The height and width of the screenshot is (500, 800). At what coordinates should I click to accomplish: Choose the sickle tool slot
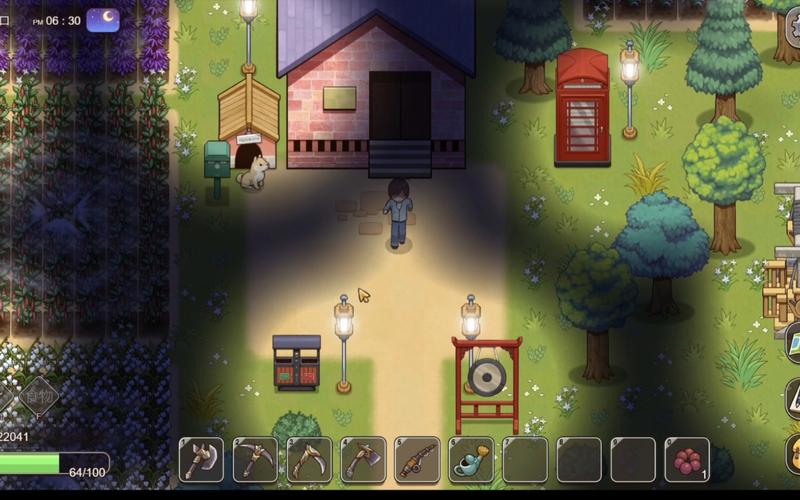coord(309,459)
